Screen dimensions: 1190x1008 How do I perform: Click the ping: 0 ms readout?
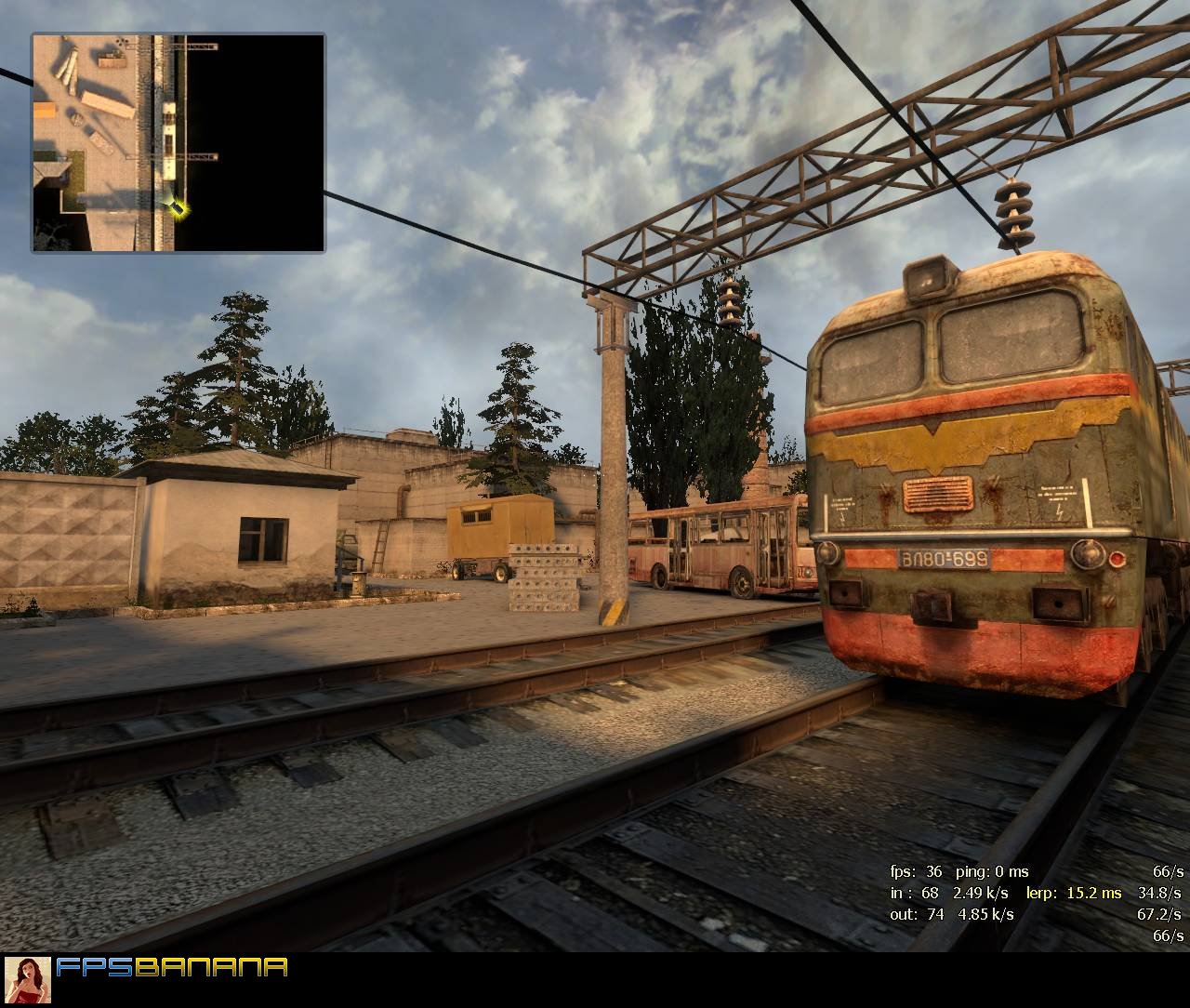click(x=993, y=873)
